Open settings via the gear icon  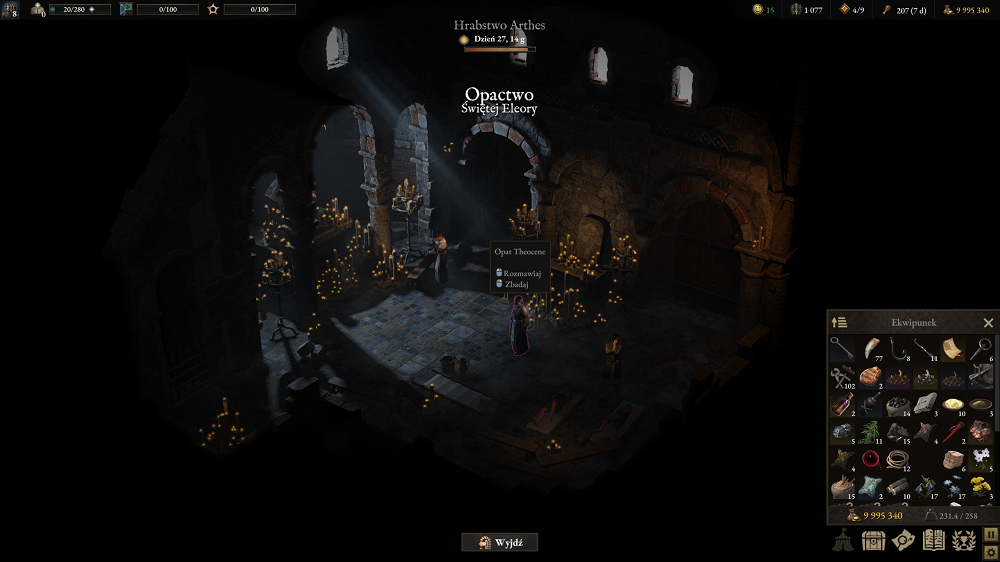pos(991,551)
